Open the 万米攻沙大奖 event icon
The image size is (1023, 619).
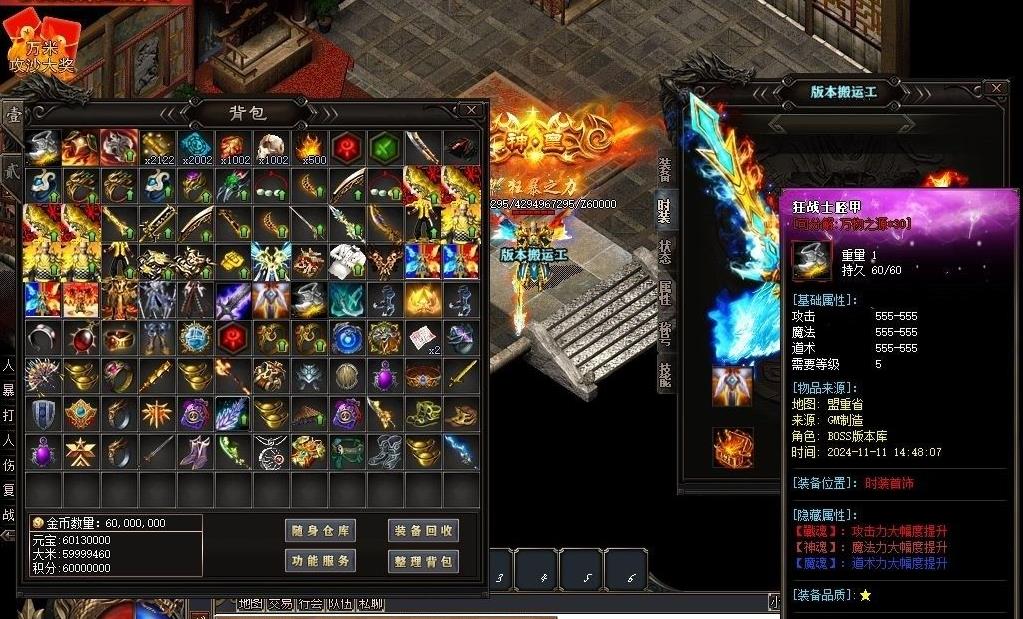41,45
